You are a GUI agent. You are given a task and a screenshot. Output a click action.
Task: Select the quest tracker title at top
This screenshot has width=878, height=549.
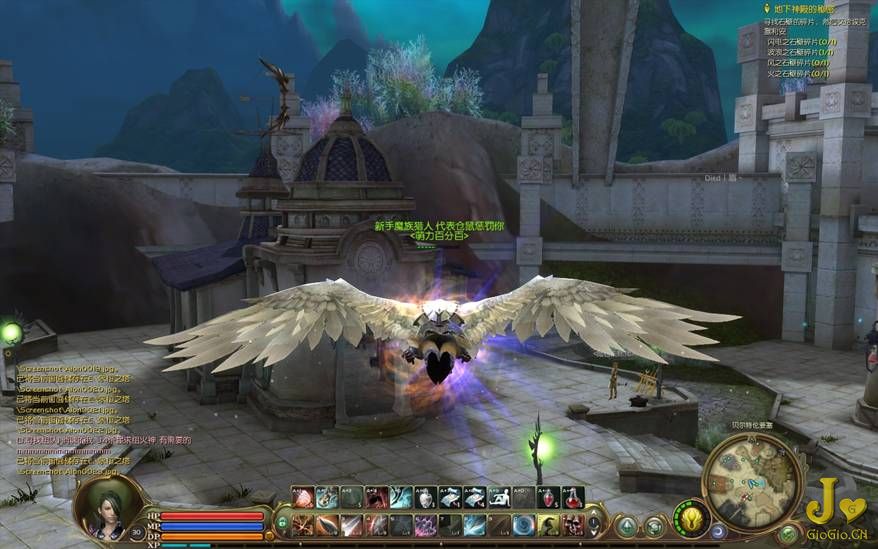point(798,8)
